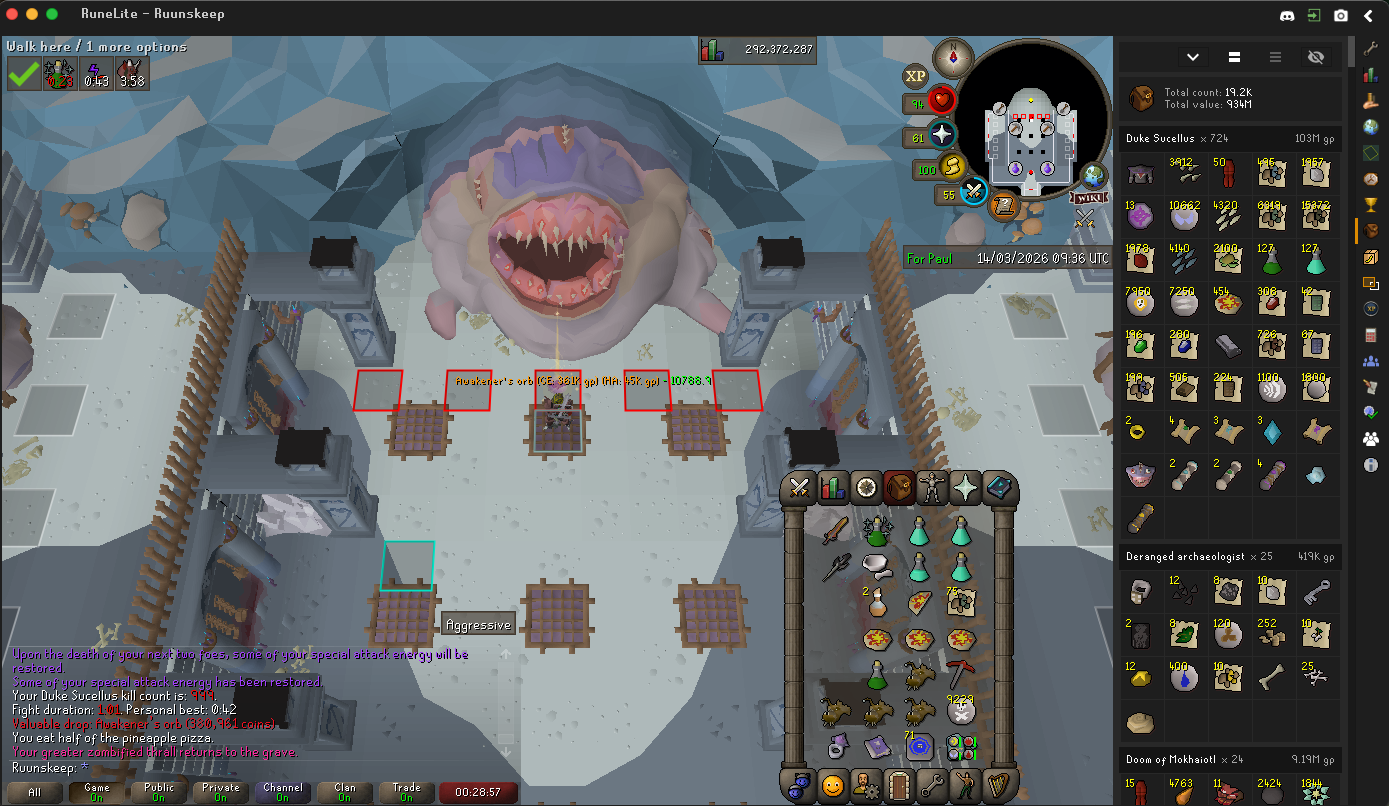Open the Spellbook tab

[999, 488]
